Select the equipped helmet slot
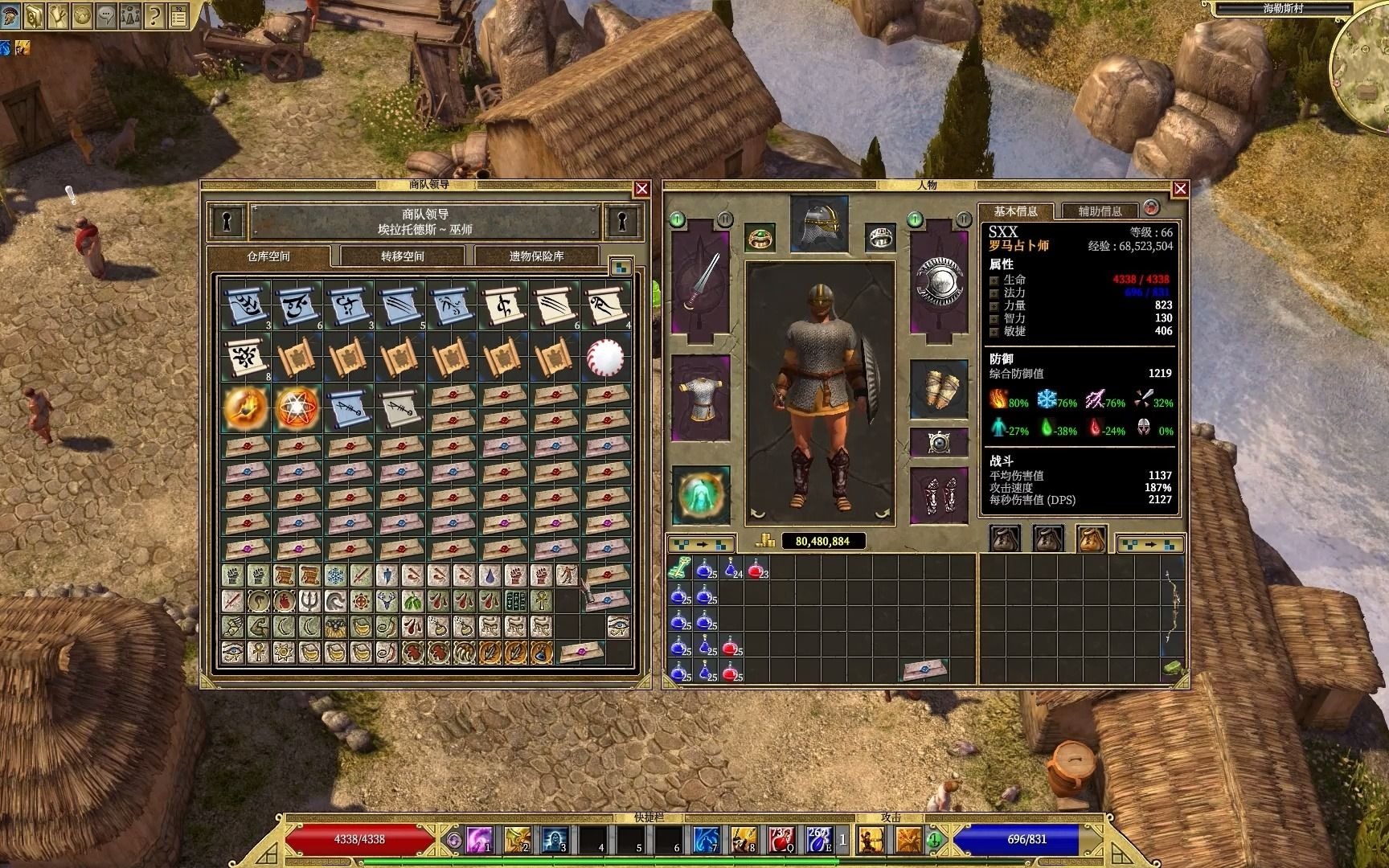This screenshot has height=868, width=1389. pos(819,223)
